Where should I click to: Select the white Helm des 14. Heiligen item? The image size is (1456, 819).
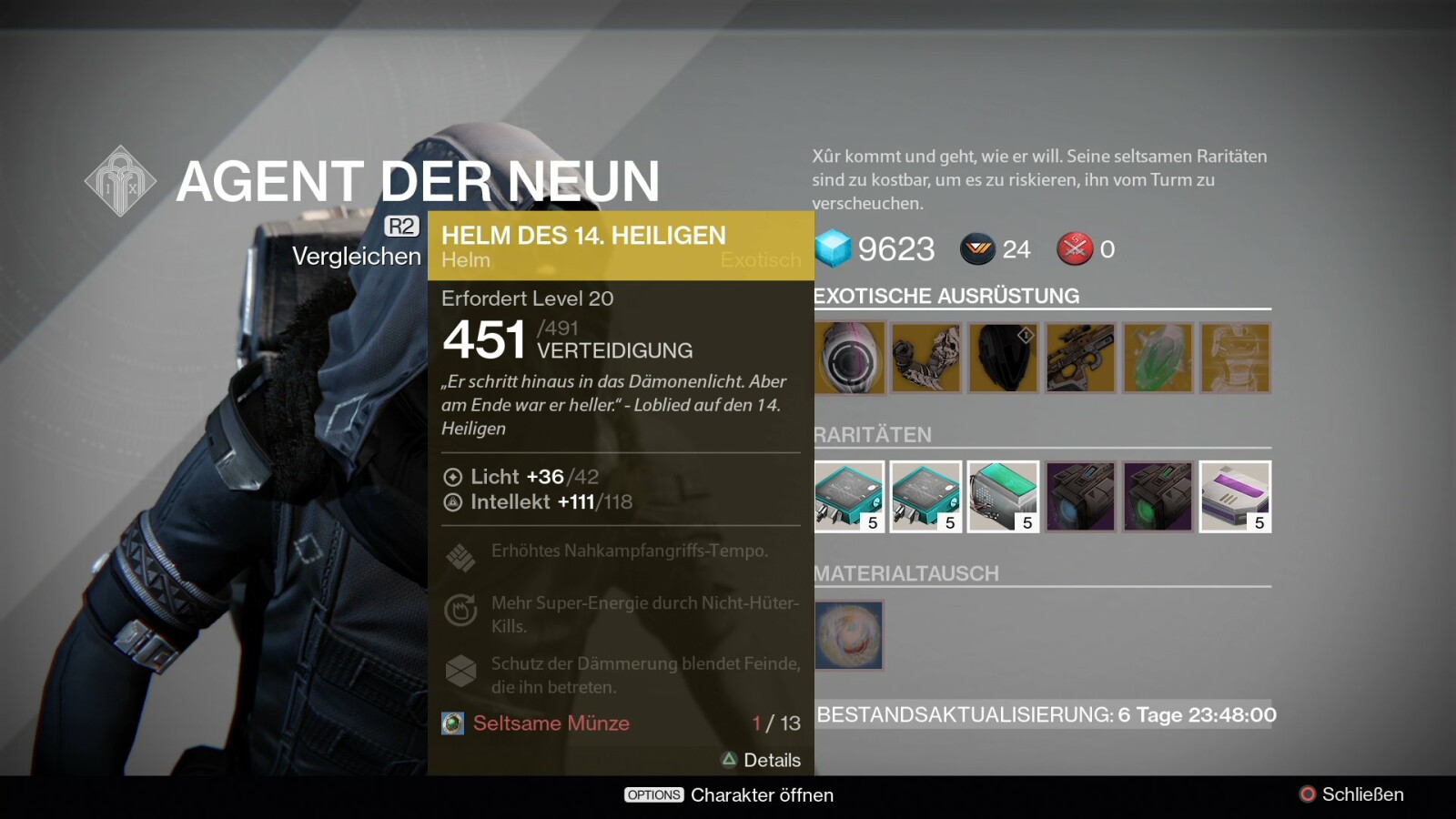click(849, 358)
